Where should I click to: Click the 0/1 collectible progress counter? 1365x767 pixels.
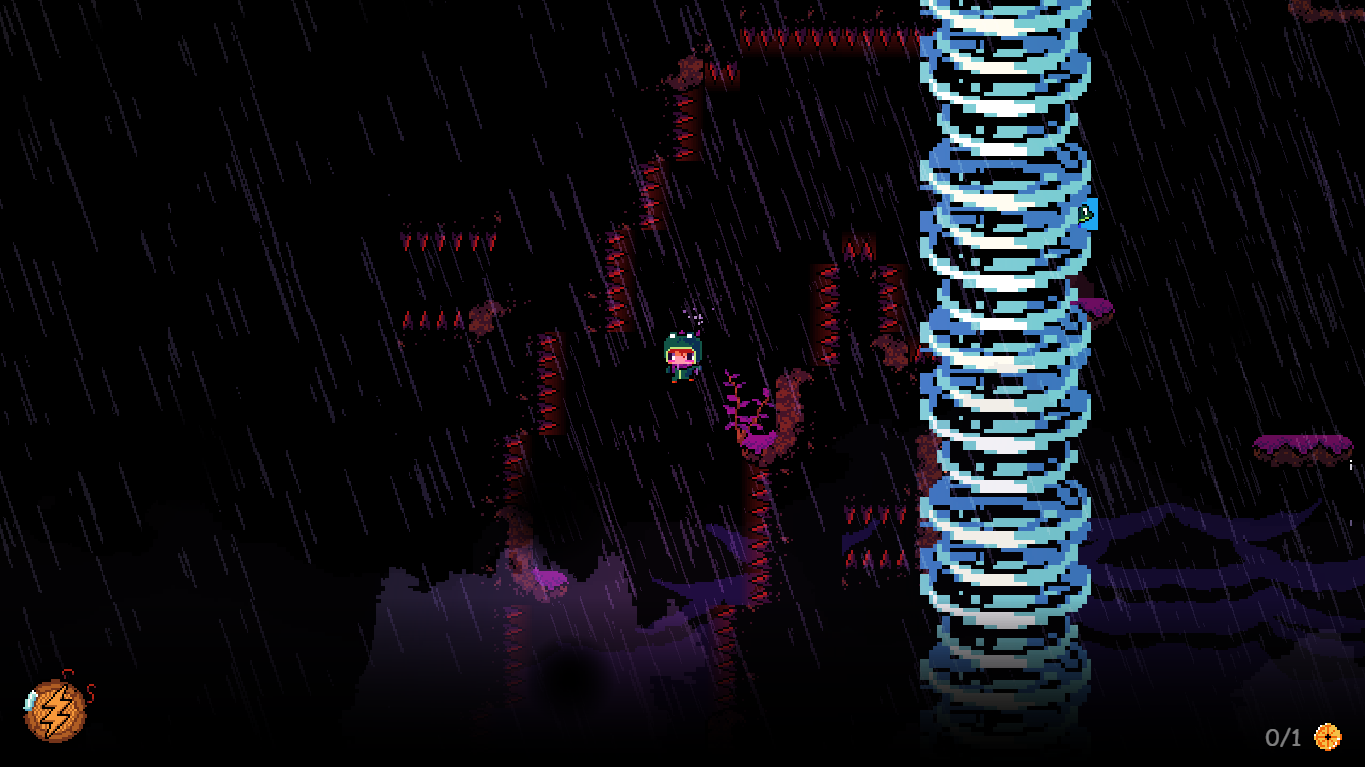[x=1283, y=737]
